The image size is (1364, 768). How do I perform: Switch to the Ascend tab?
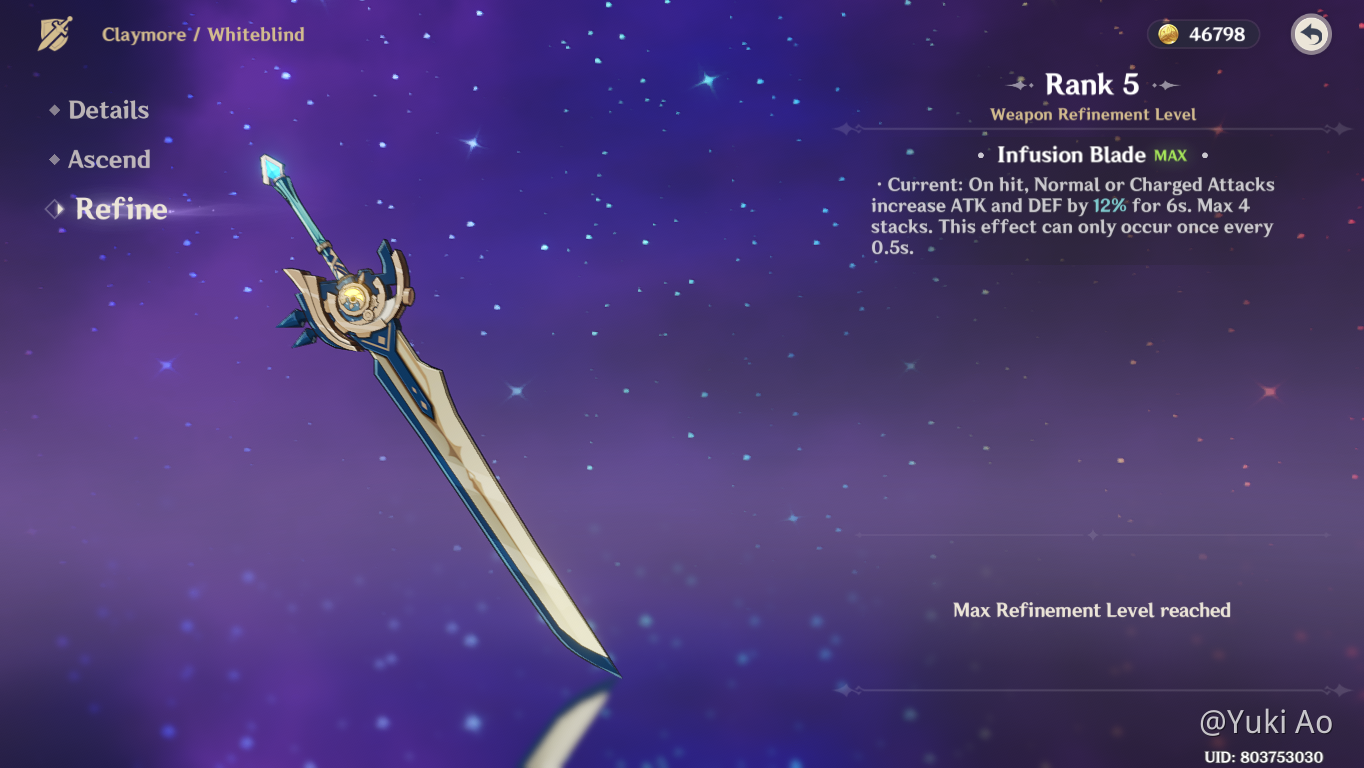point(109,160)
